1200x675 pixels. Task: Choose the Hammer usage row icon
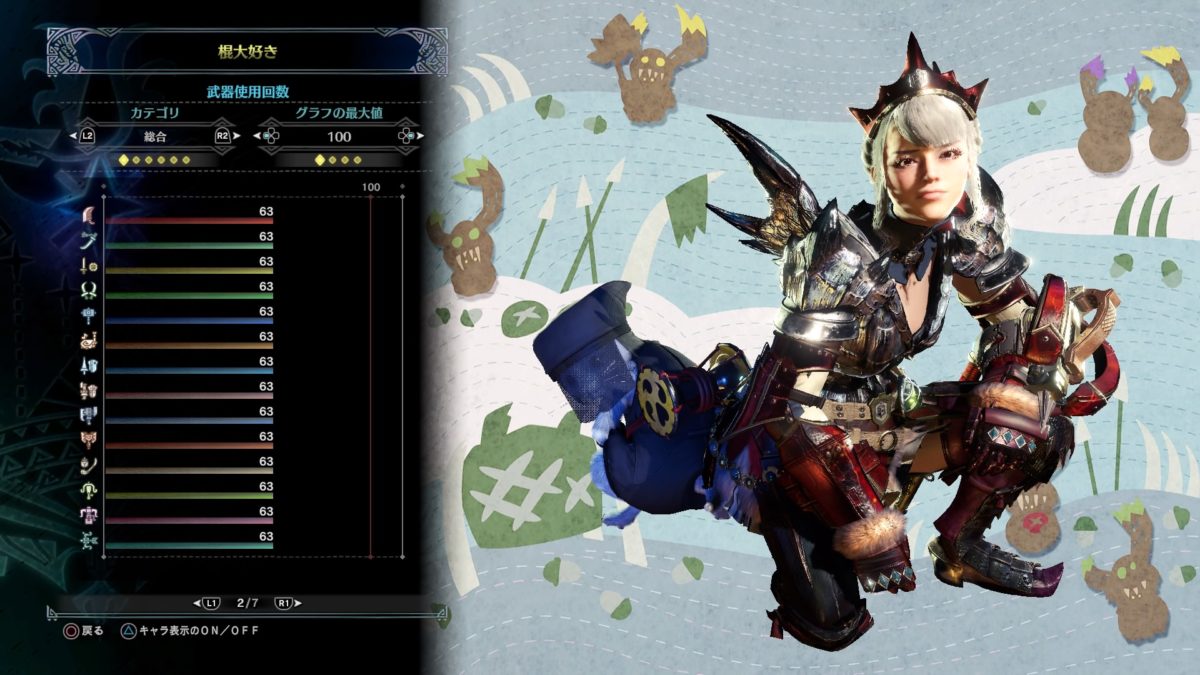89,315
